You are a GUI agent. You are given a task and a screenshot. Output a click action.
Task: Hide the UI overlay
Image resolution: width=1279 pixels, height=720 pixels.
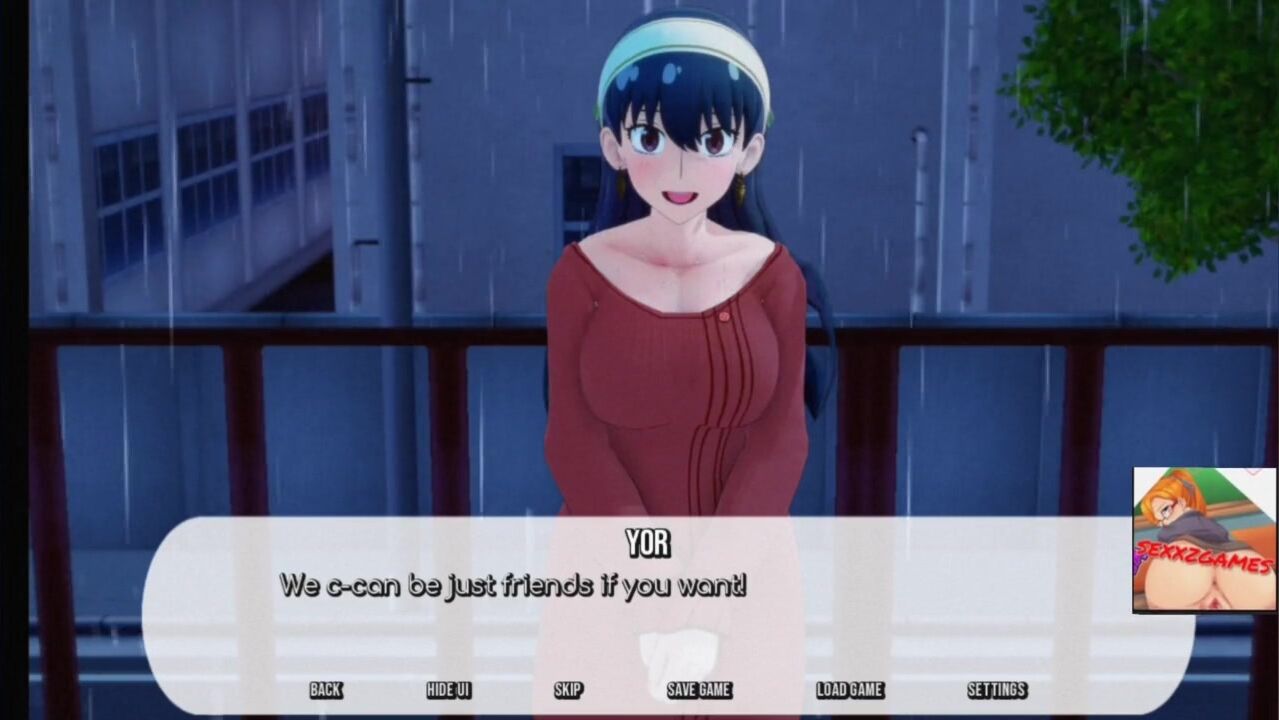[x=448, y=690]
